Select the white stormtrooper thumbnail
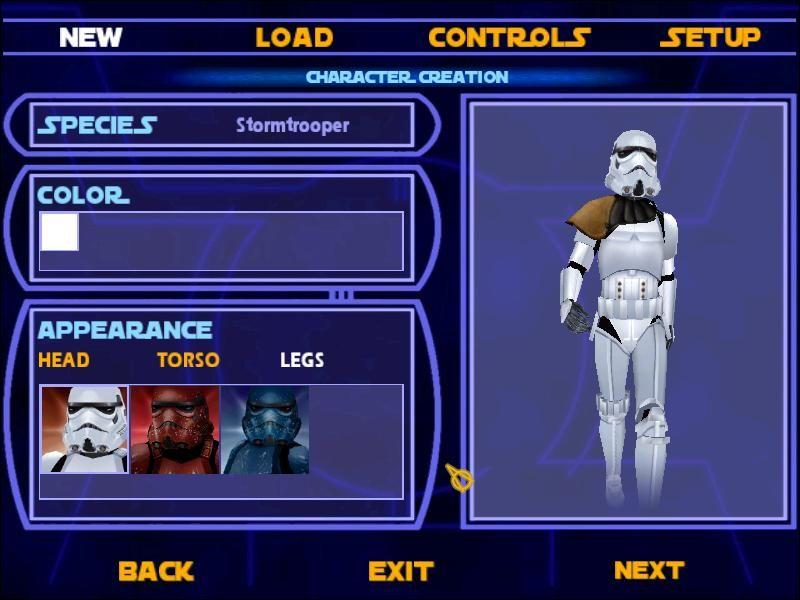 84,430
